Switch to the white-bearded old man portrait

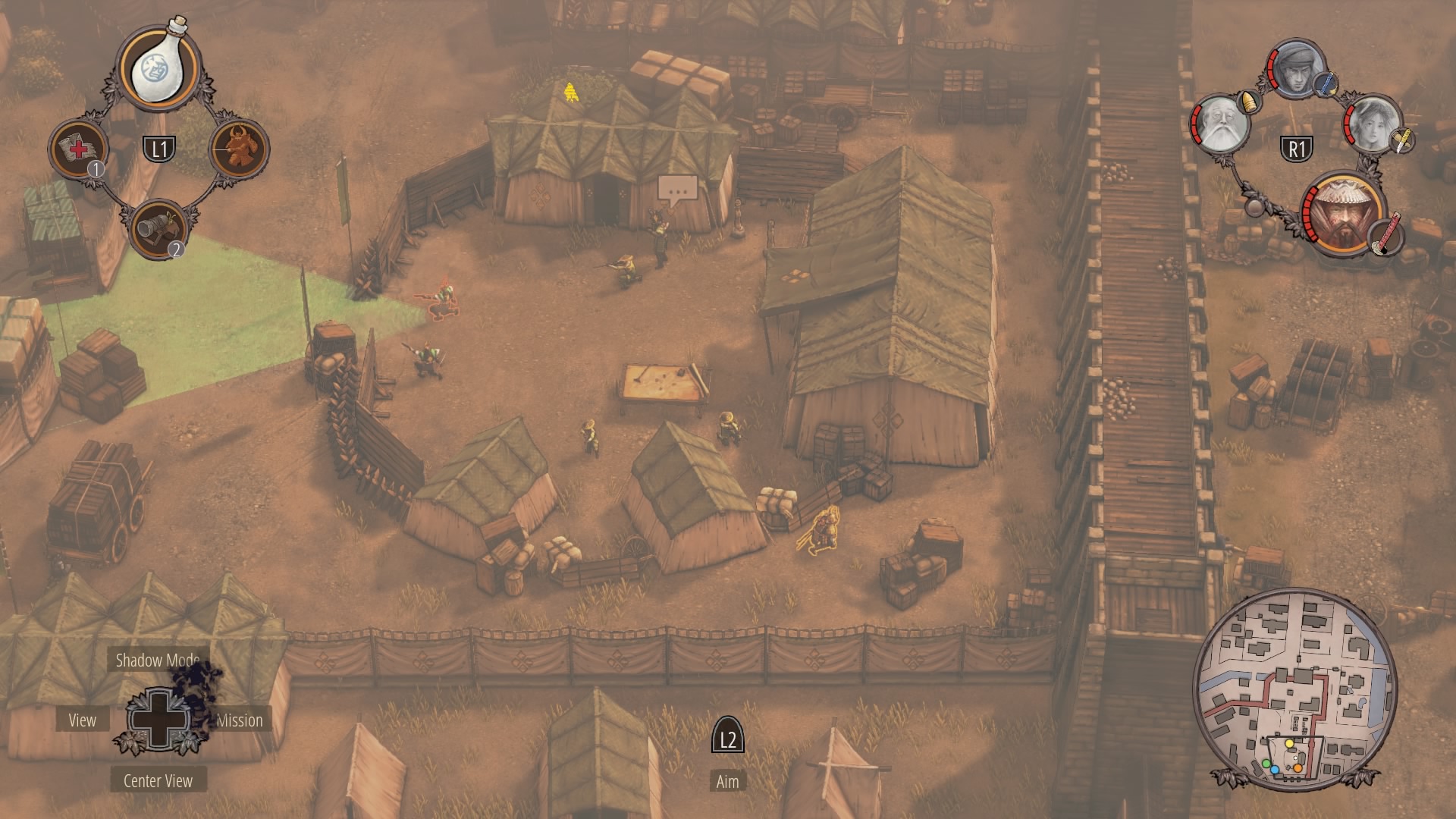[x=1220, y=124]
